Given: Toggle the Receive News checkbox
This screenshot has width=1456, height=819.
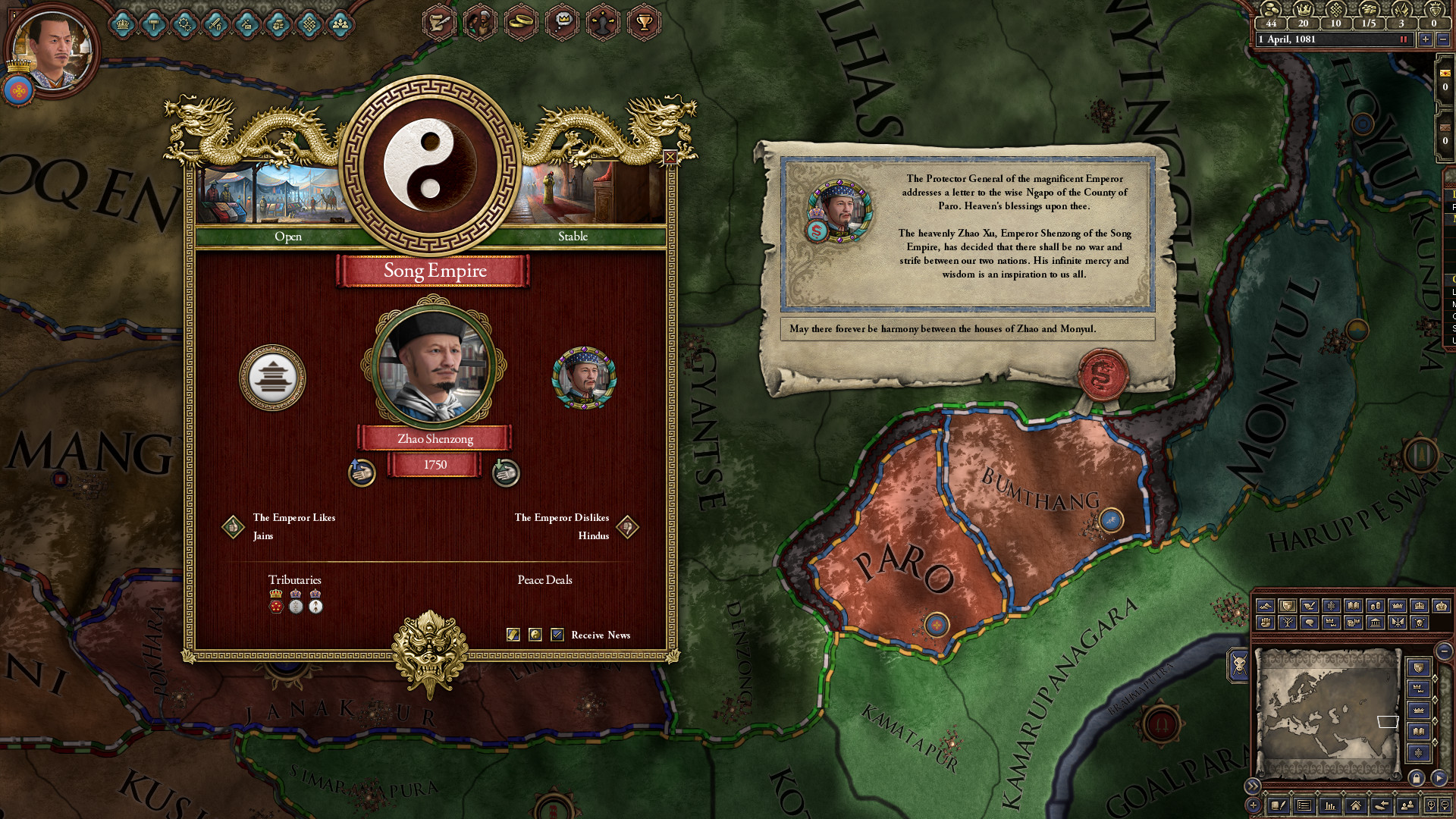Looking at the screenshot, I should 557,635.
